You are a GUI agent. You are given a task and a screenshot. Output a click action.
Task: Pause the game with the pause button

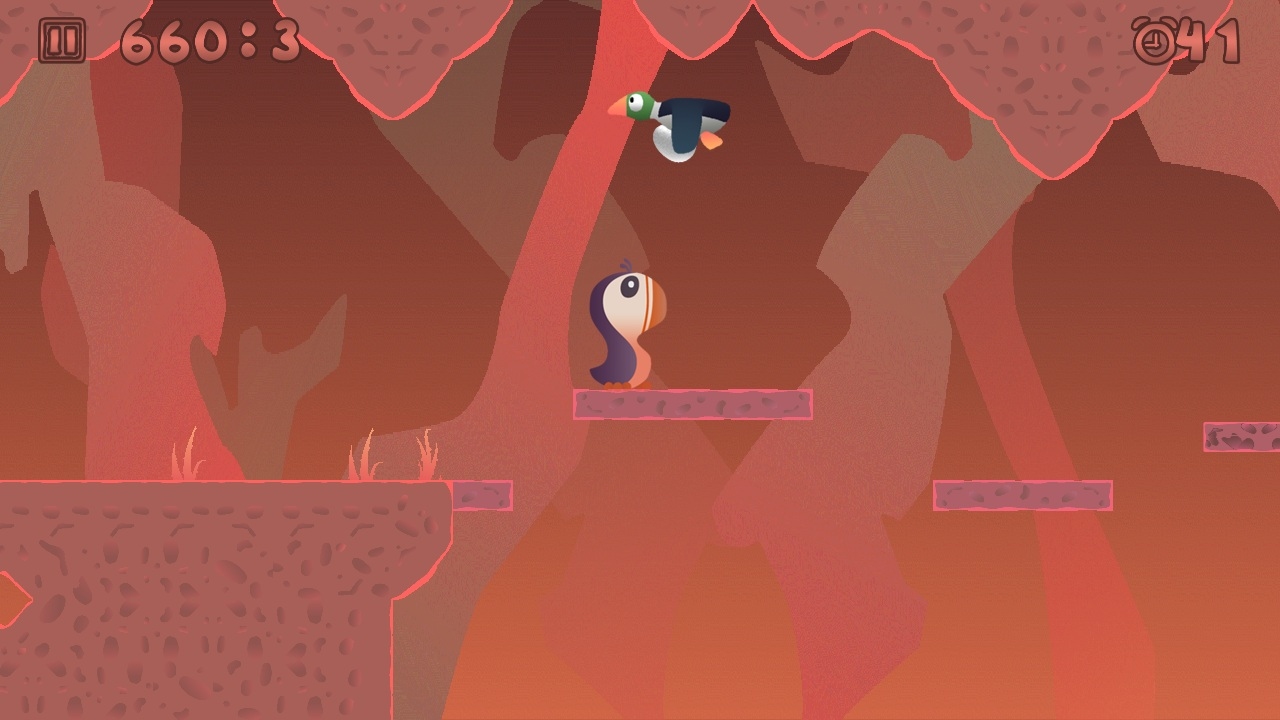click(x=62, y=42)
